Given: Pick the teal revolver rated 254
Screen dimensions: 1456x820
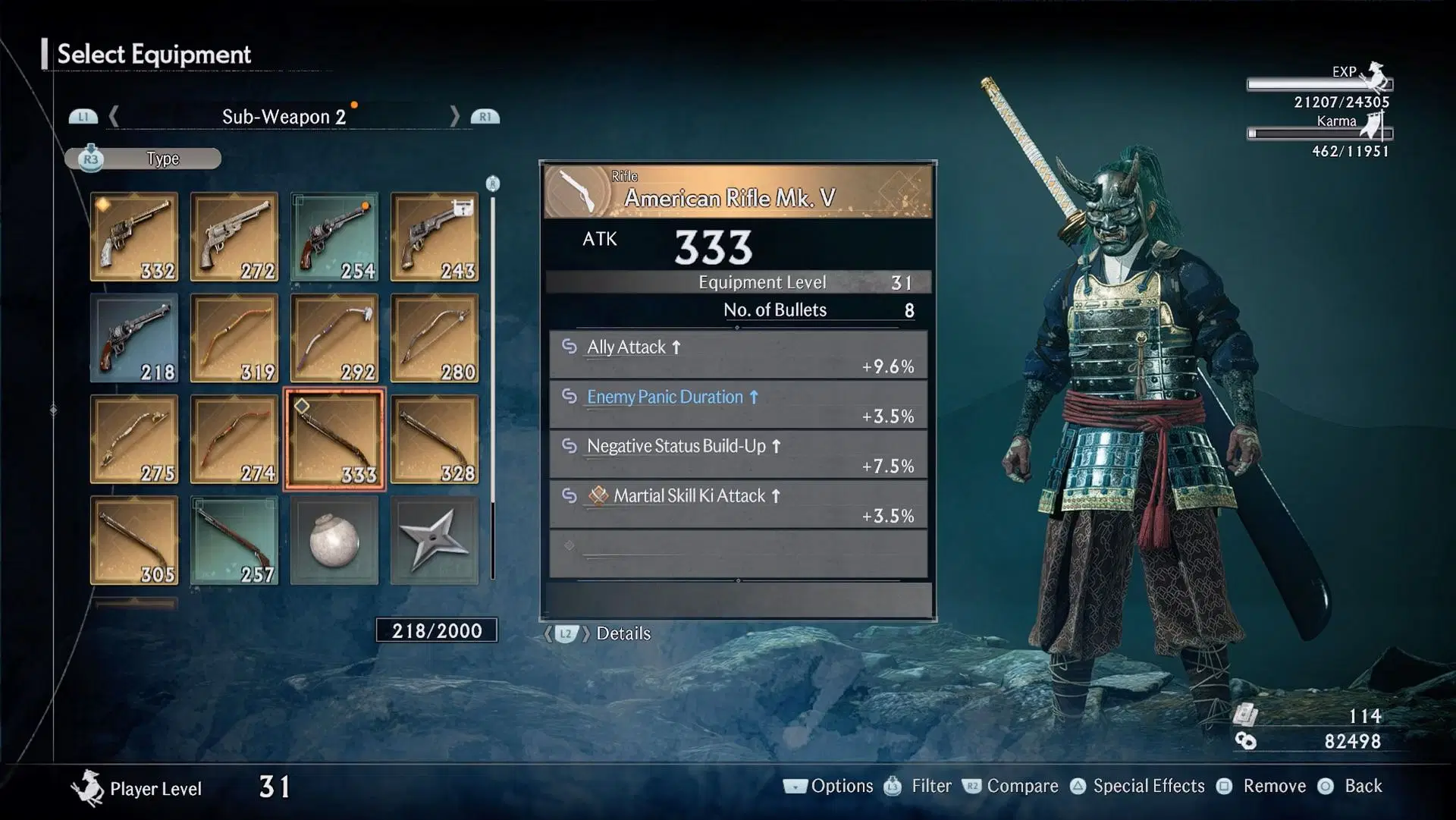Looking at the screenshot, I should pos(334,237).
